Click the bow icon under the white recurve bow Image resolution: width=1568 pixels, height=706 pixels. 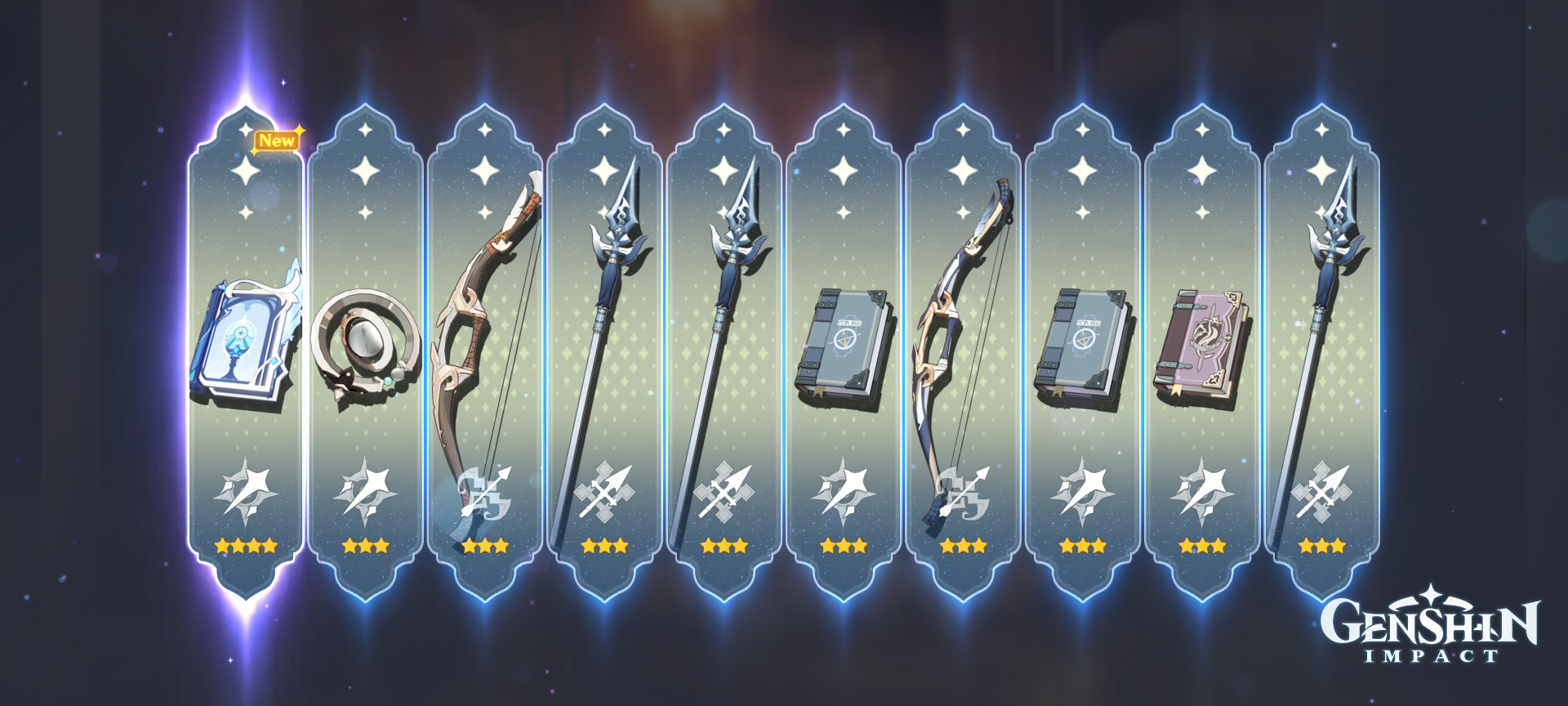click(964, 494)
